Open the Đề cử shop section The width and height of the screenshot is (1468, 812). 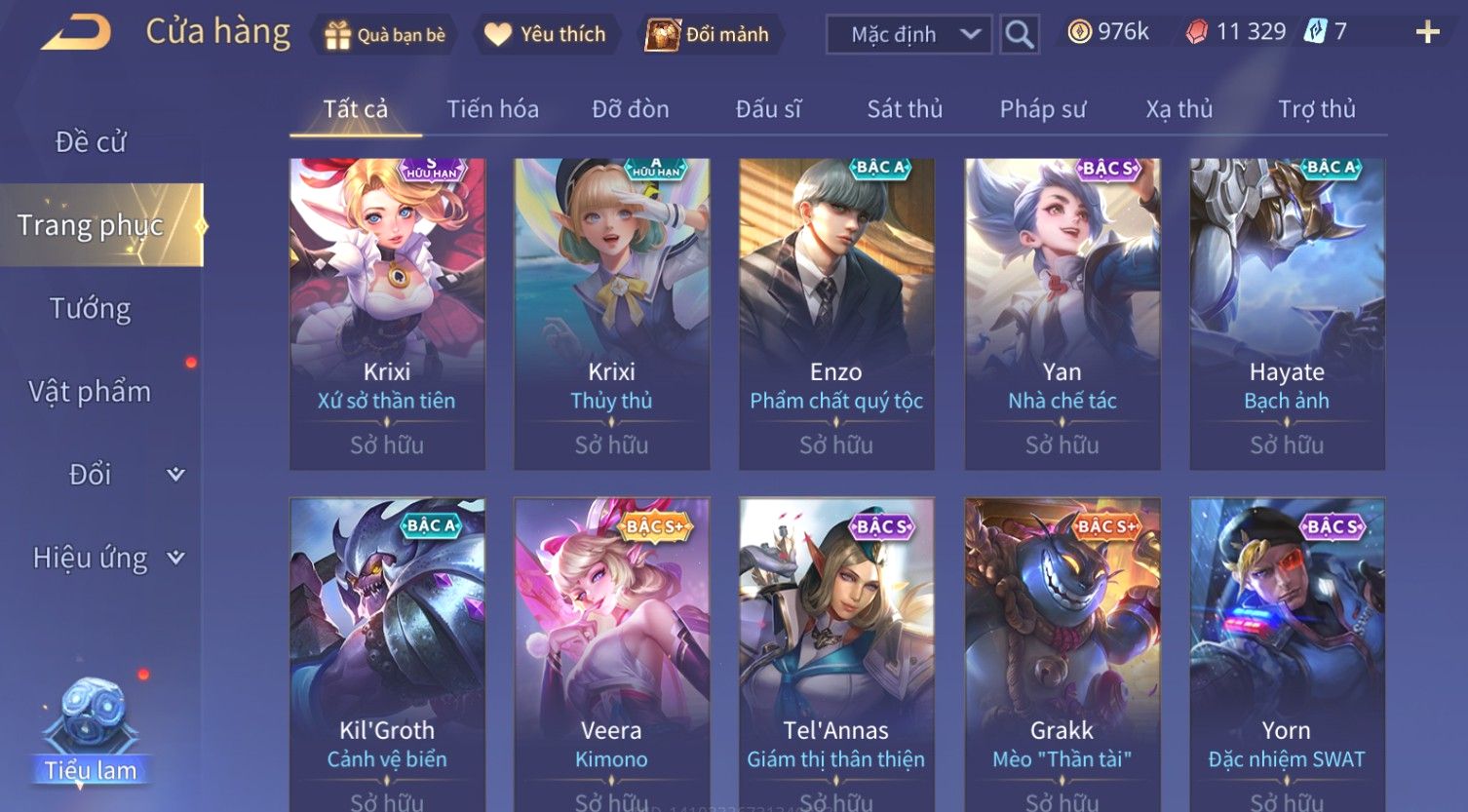coord(91,142)
